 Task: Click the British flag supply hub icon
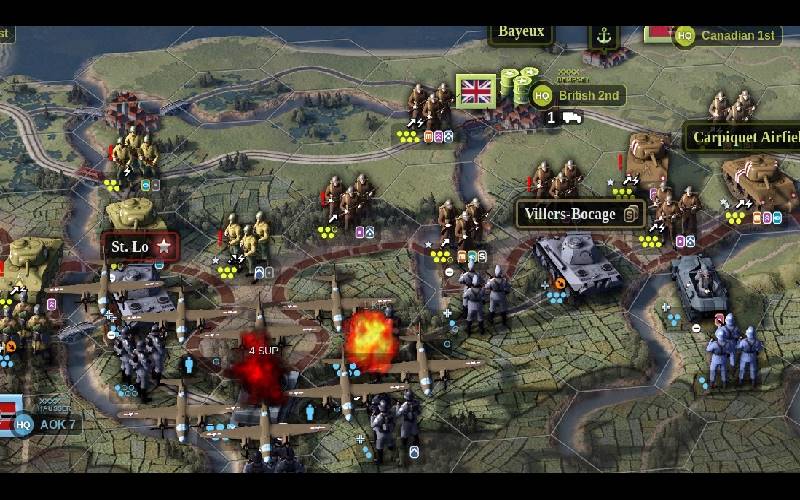477,92
